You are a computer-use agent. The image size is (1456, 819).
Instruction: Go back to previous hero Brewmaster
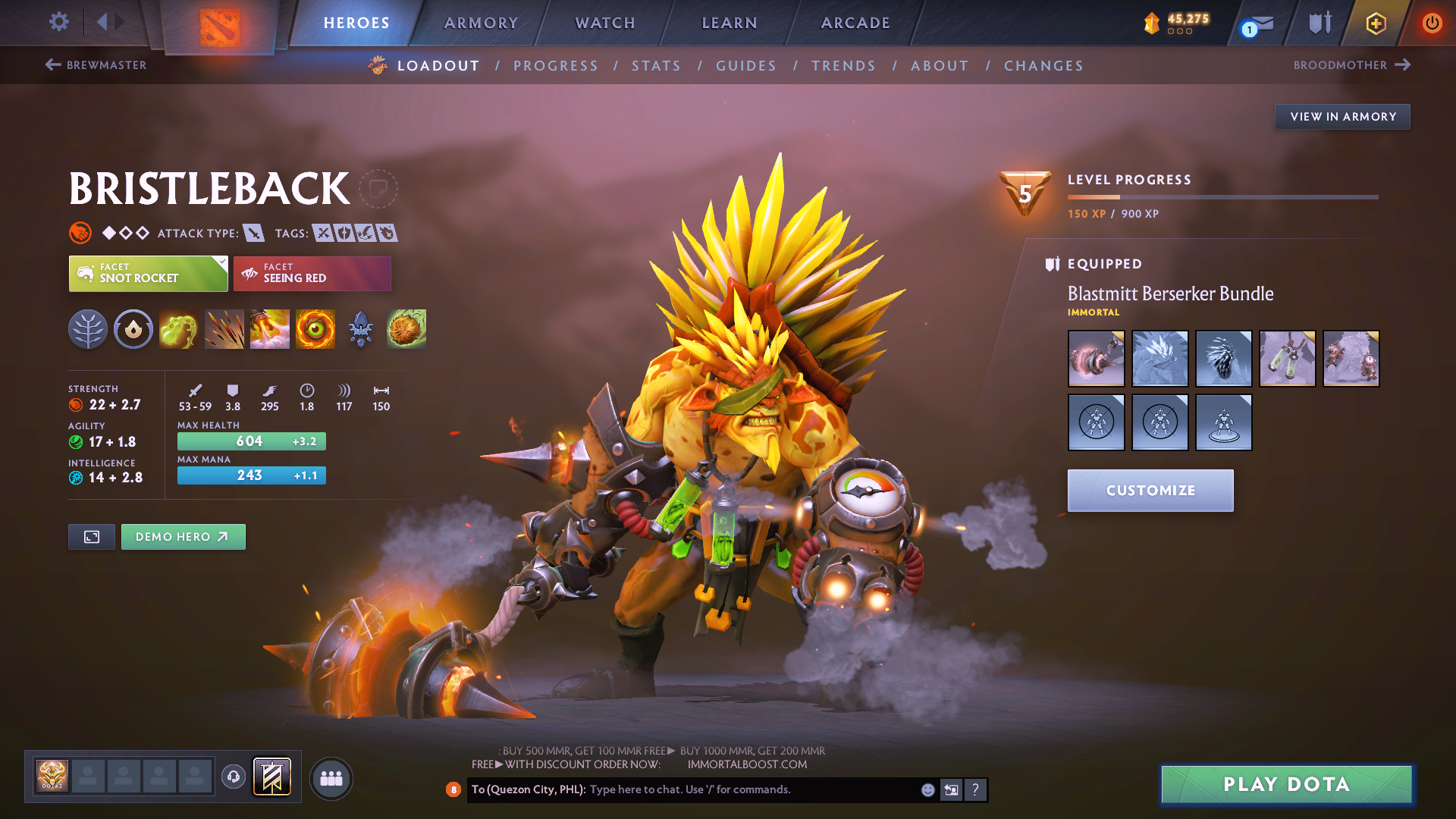click(x=96, y=65)
